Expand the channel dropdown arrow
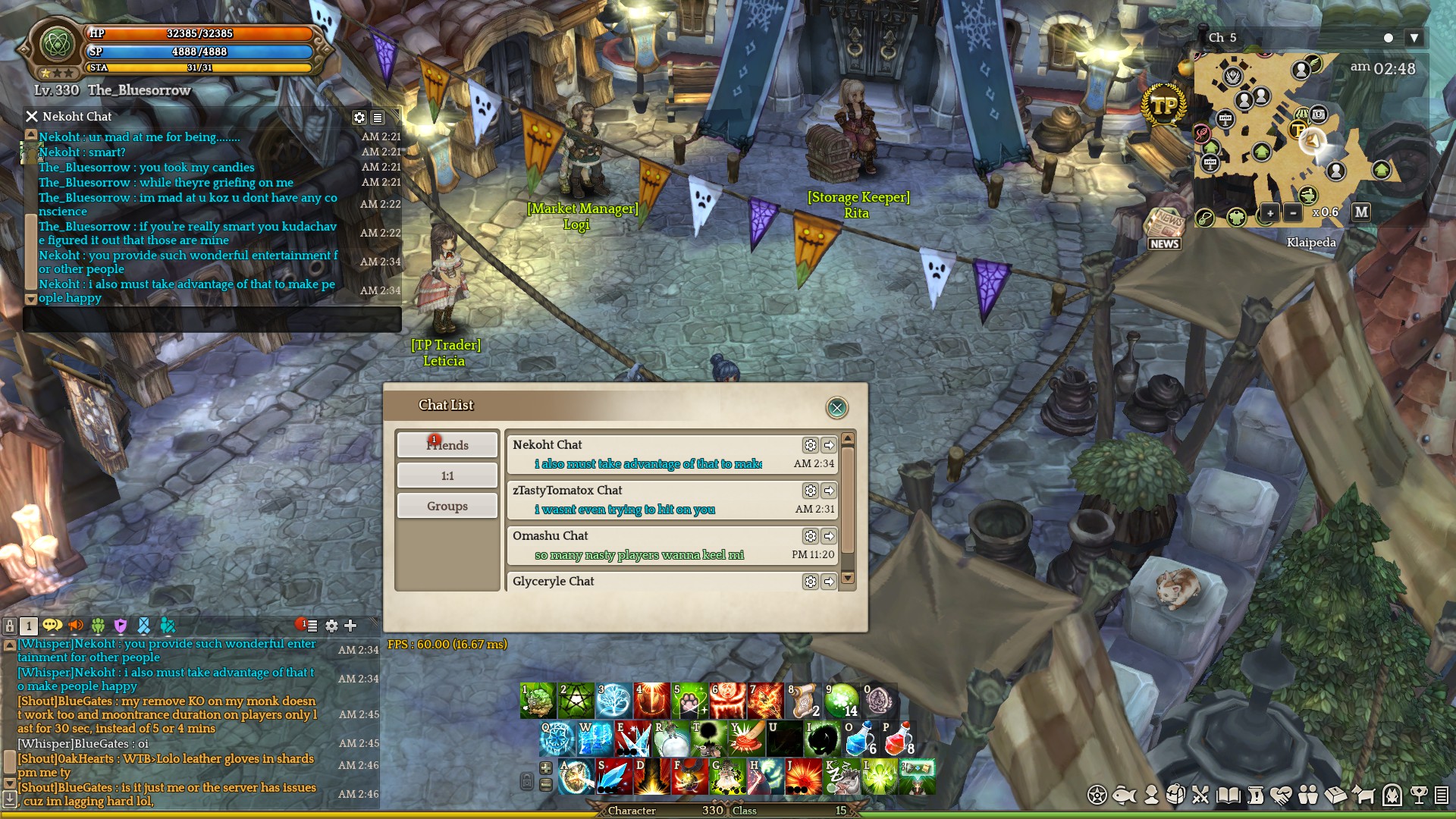 (x=1414, y=38)
